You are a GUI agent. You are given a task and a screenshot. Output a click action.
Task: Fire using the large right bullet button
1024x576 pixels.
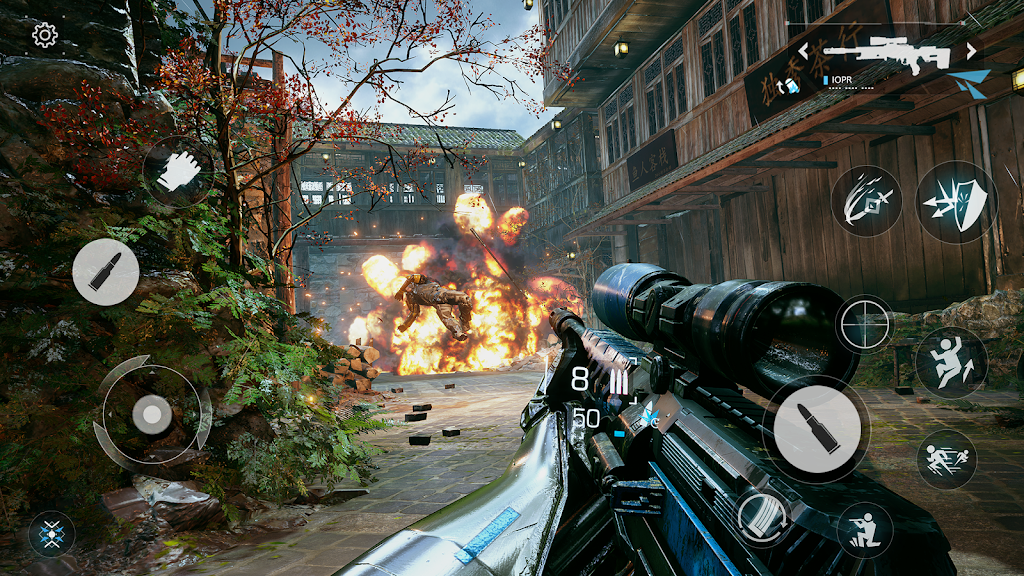pyautogui.click(x=815, y=428)
